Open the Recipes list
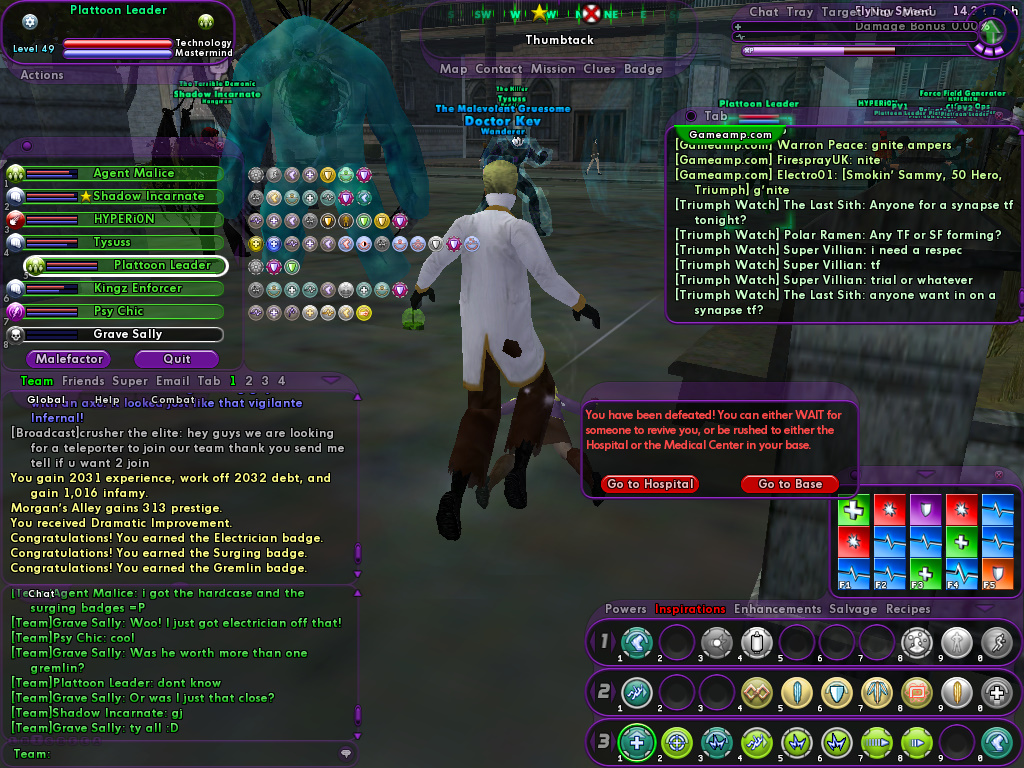Screen dimensions: 1024x768 tap(908, 609)
